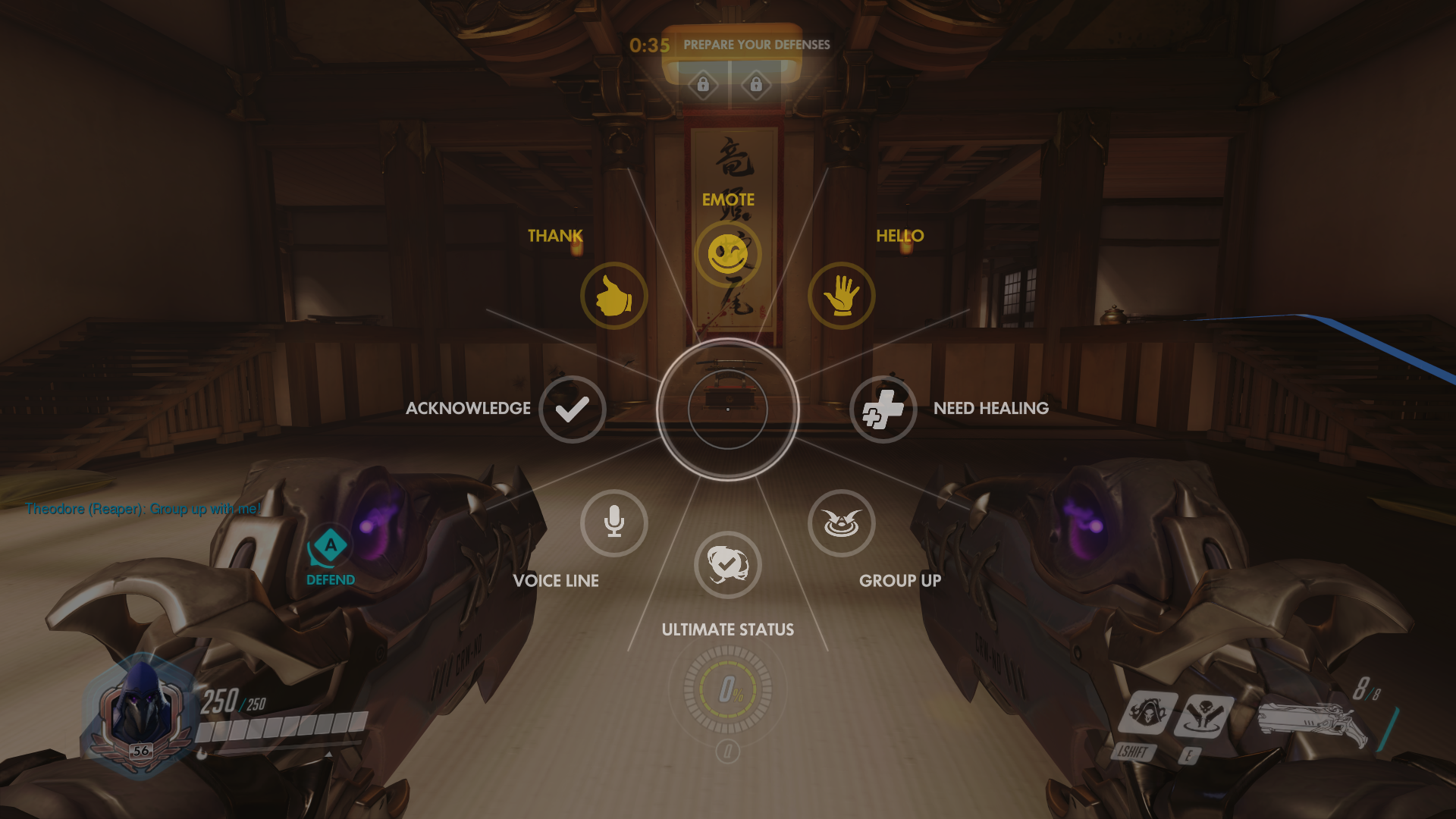Click the Ultimate Status skull icon
The height and width of the screenshot is (819, 1456).
(x=727, y=566)
